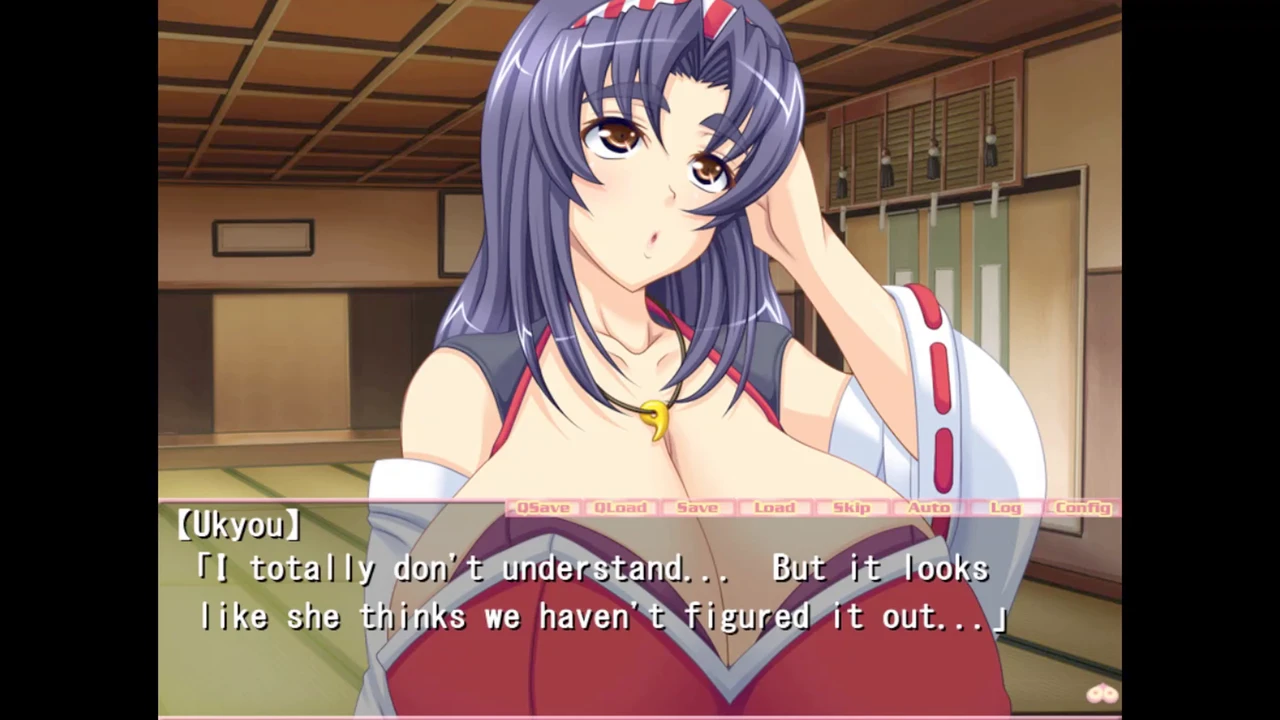Open the Load menu

click(x=774, y=508)
